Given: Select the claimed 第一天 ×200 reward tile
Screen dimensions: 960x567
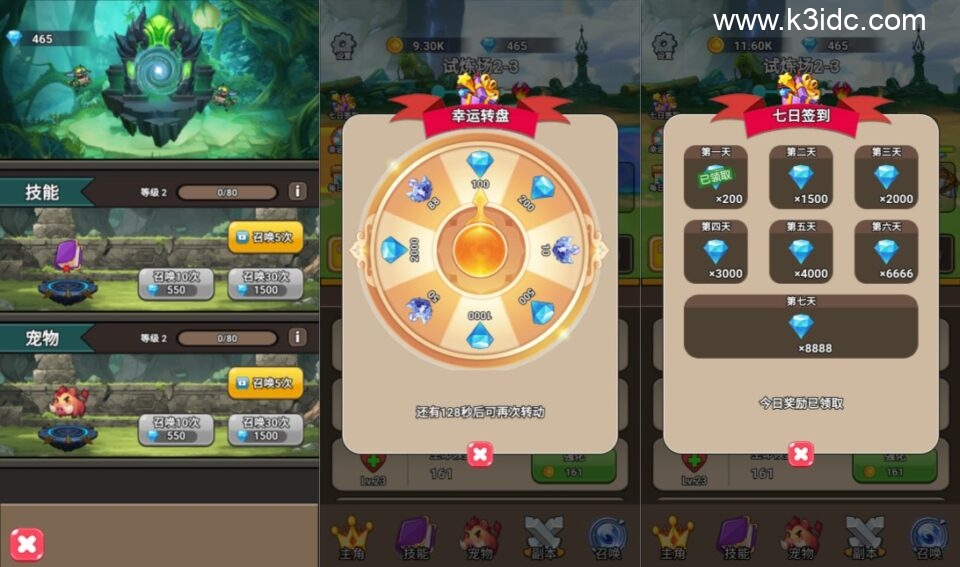Looking at the screenshot, I should pos(714,177).
